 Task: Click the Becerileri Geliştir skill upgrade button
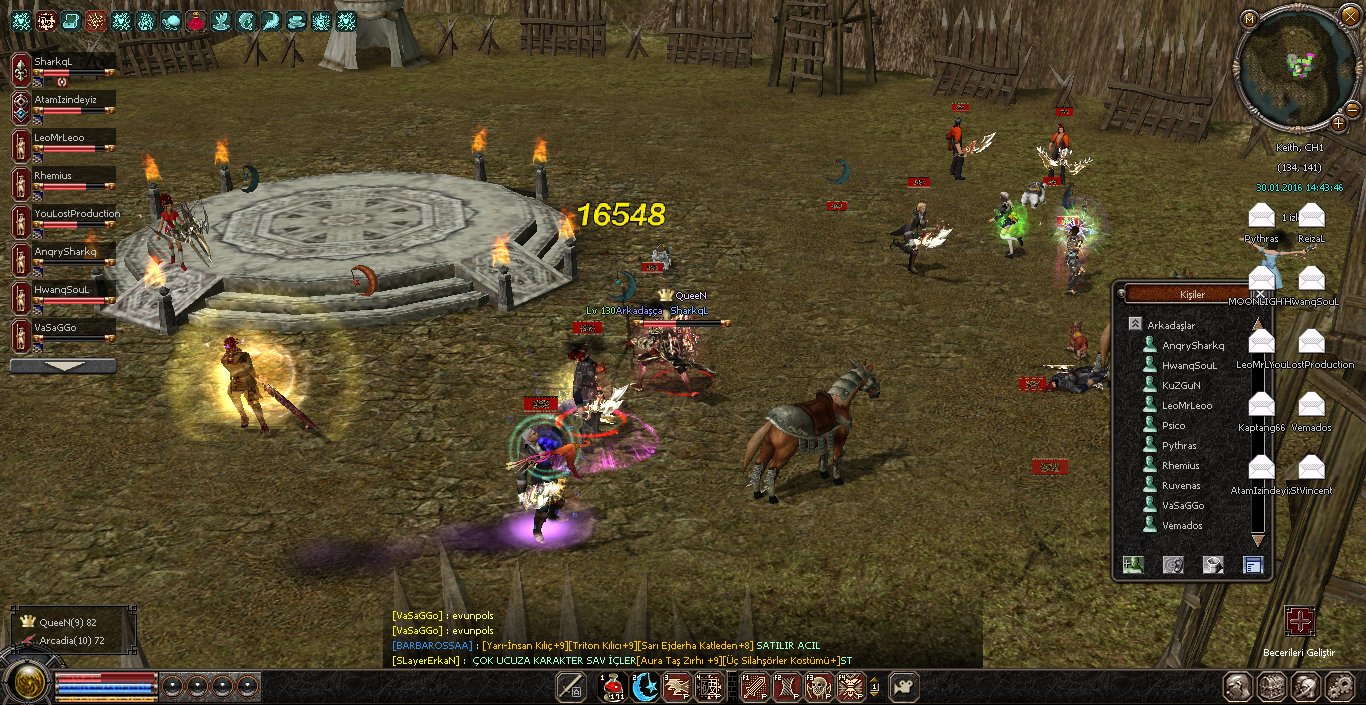tap(1299, 621)
